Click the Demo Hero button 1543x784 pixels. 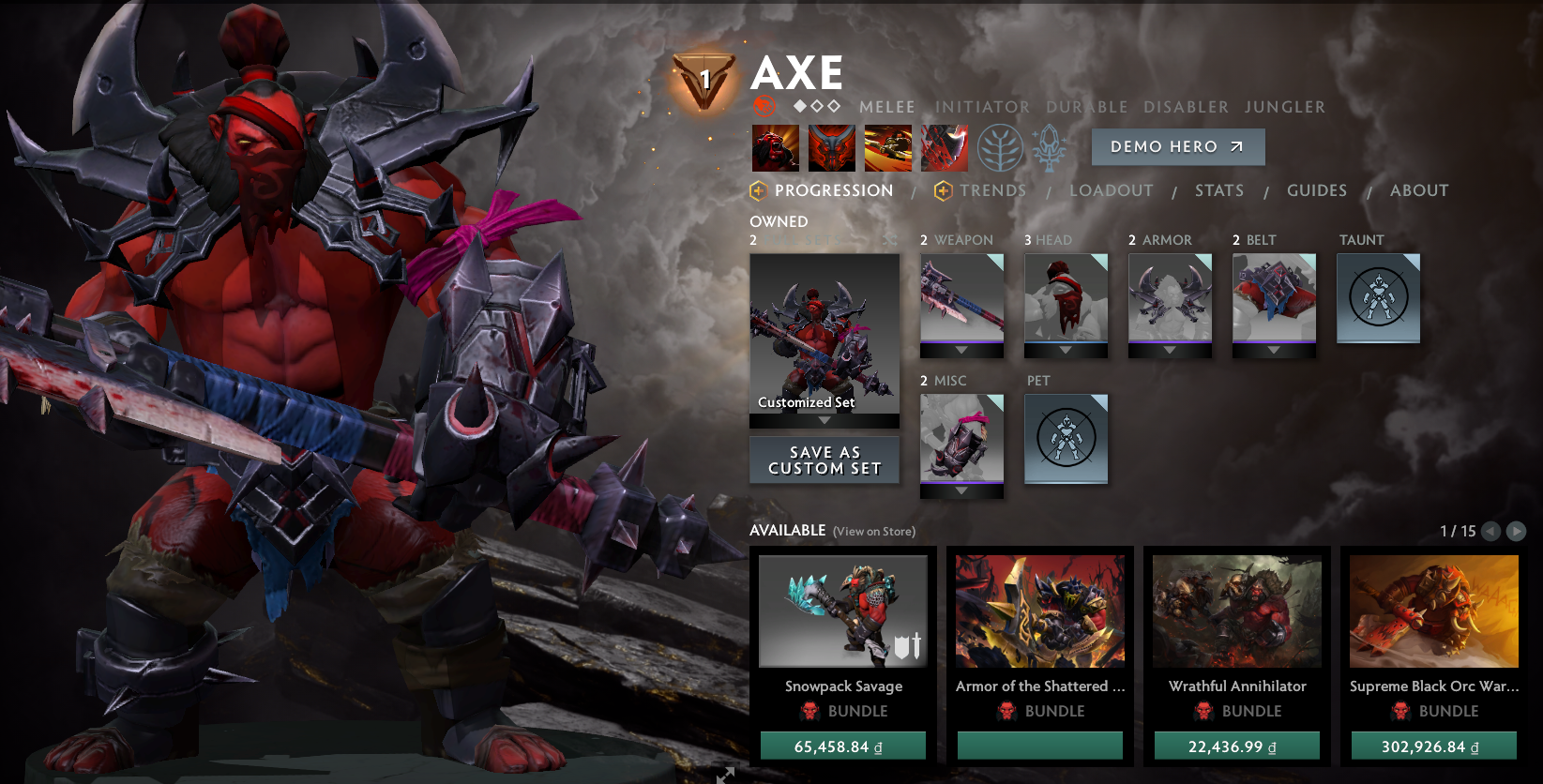[1177, 147]
